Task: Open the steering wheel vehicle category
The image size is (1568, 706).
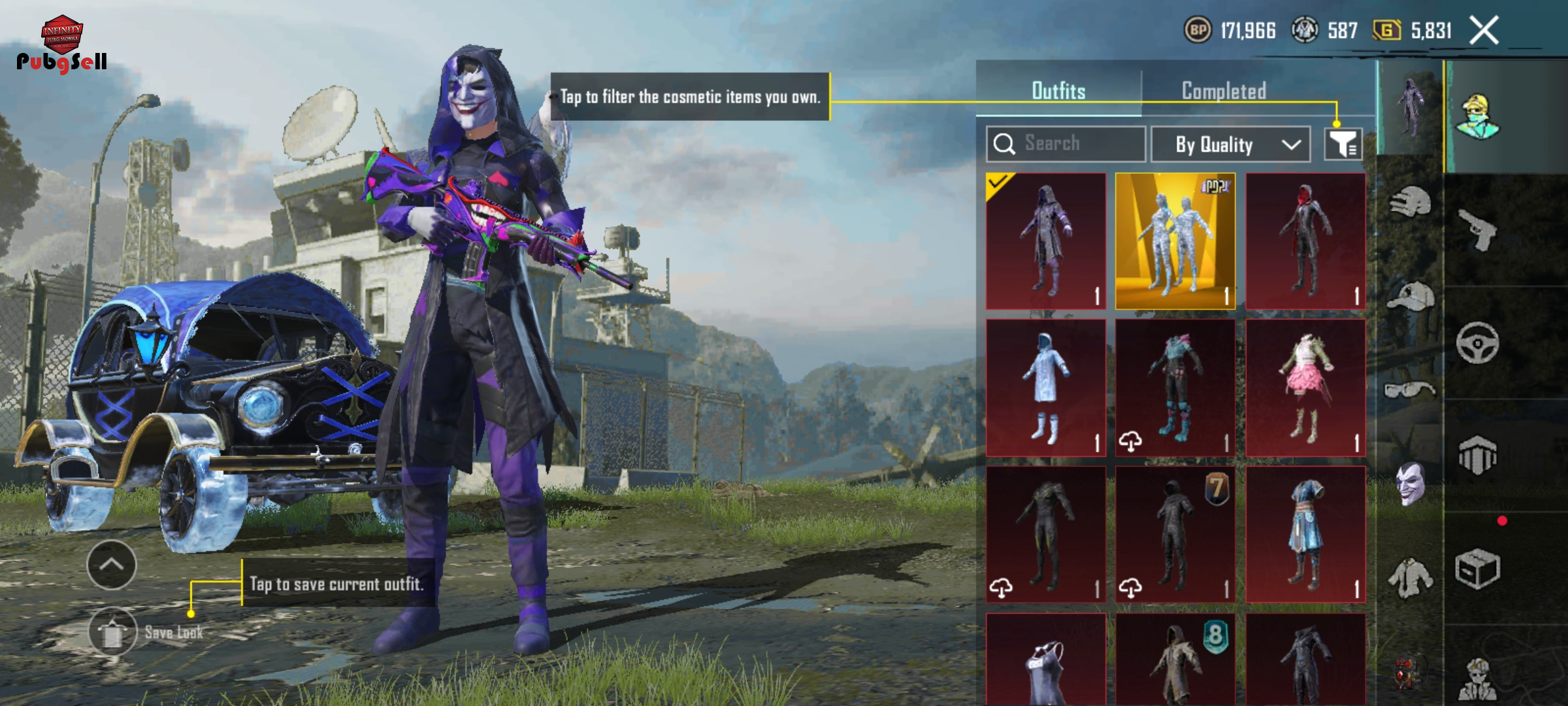Action: click(1478, 343)
